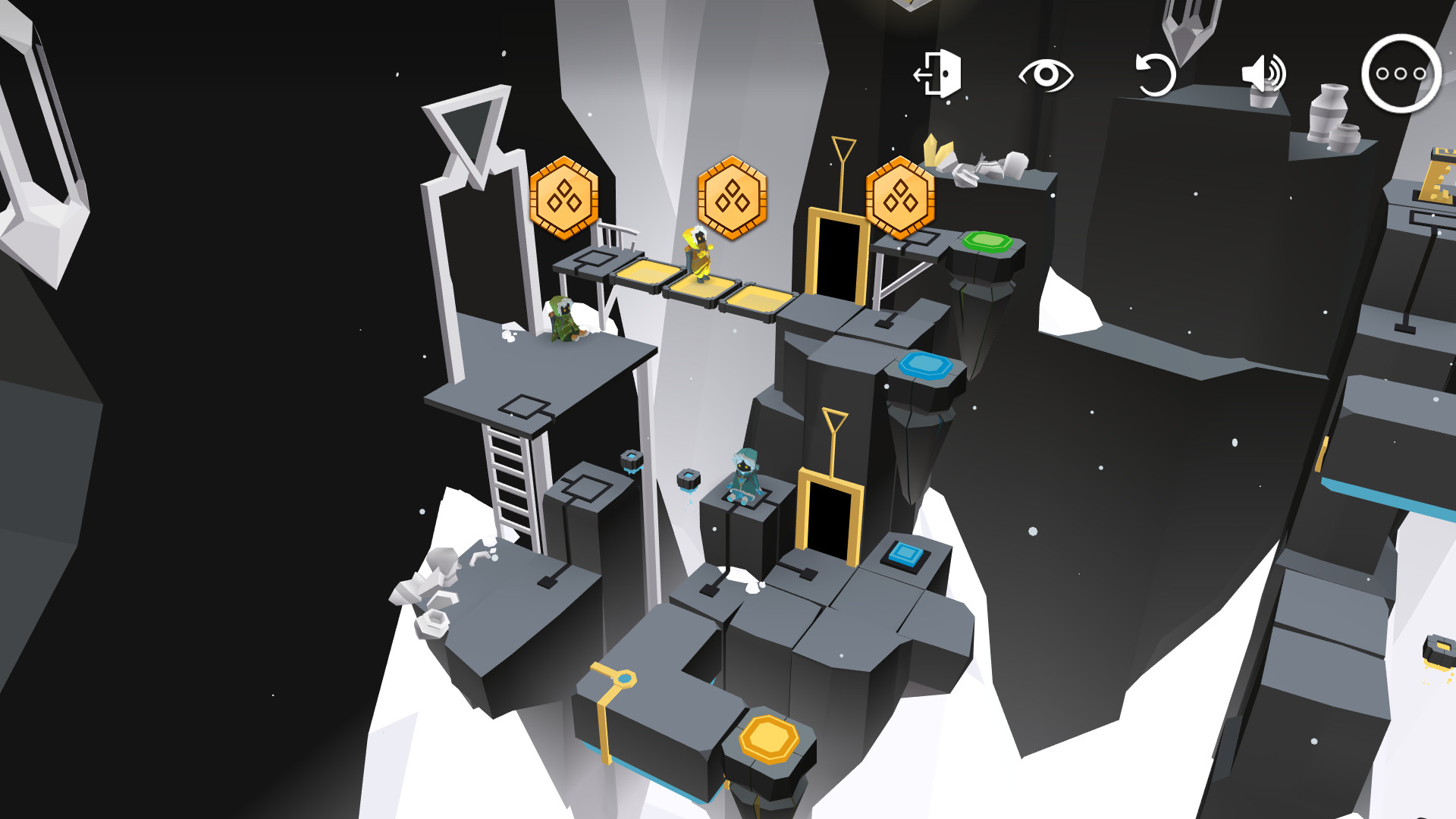Screen dimensions: 1456x819
Task: Mute sound with the speaker icon
Action: (x=1262, y=74)
